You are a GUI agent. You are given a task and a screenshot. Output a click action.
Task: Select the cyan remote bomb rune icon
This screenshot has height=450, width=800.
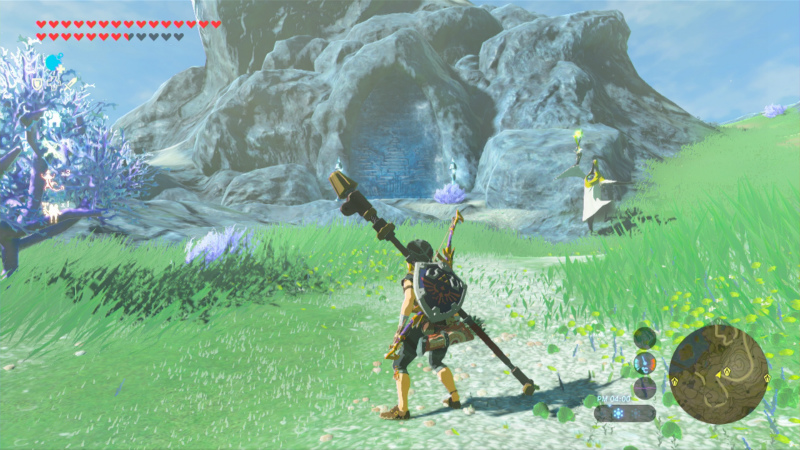(53, 62)
